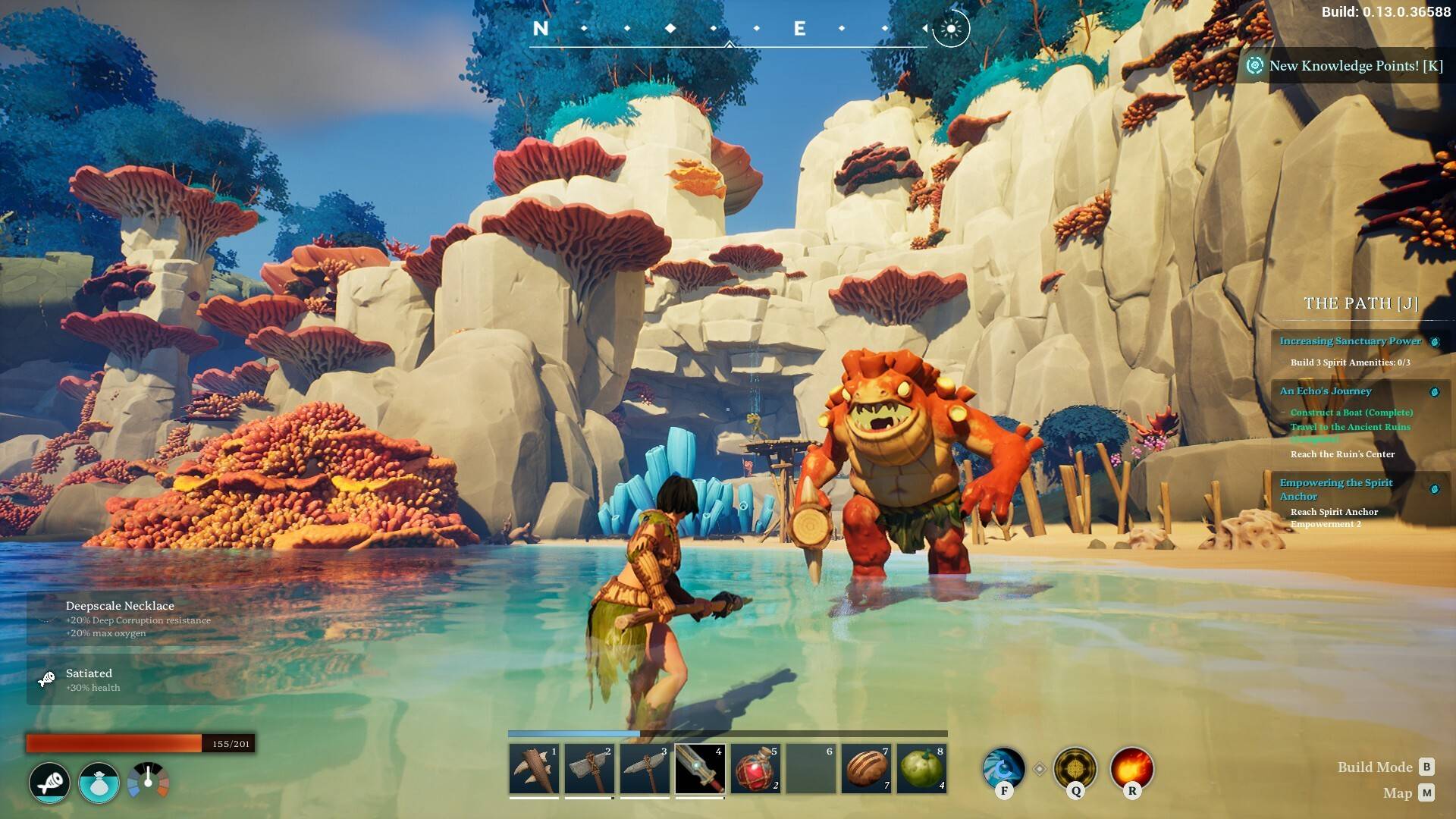1456x819 pixels.
Task: Open The Path quest journal header
Action: (1360, 303)
